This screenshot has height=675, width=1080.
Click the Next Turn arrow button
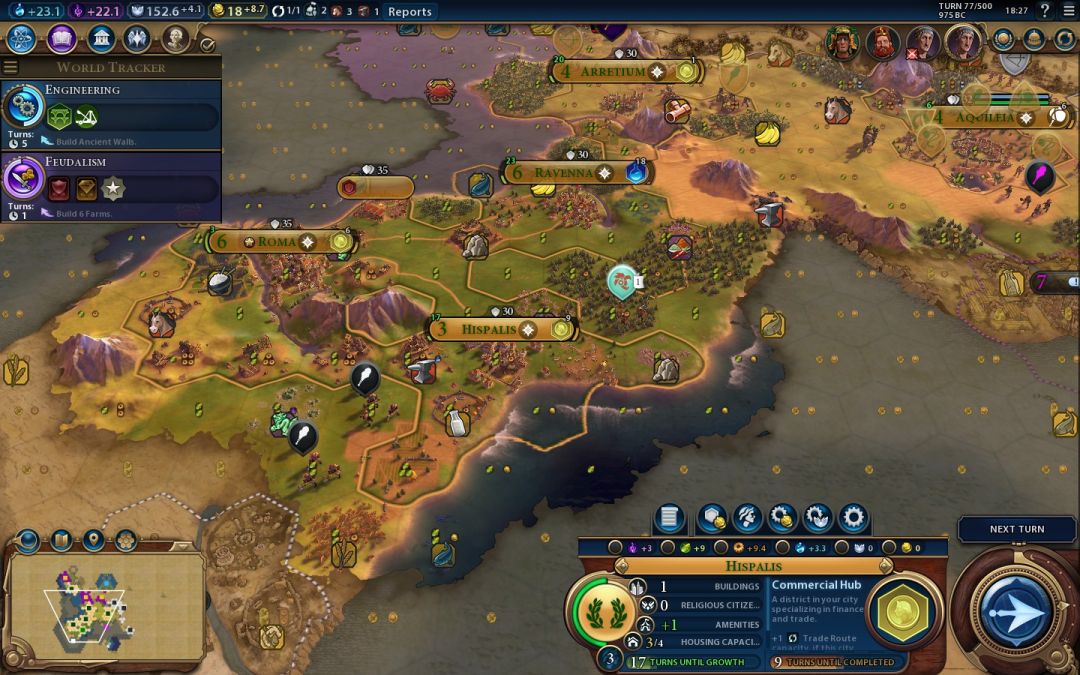1015,610
